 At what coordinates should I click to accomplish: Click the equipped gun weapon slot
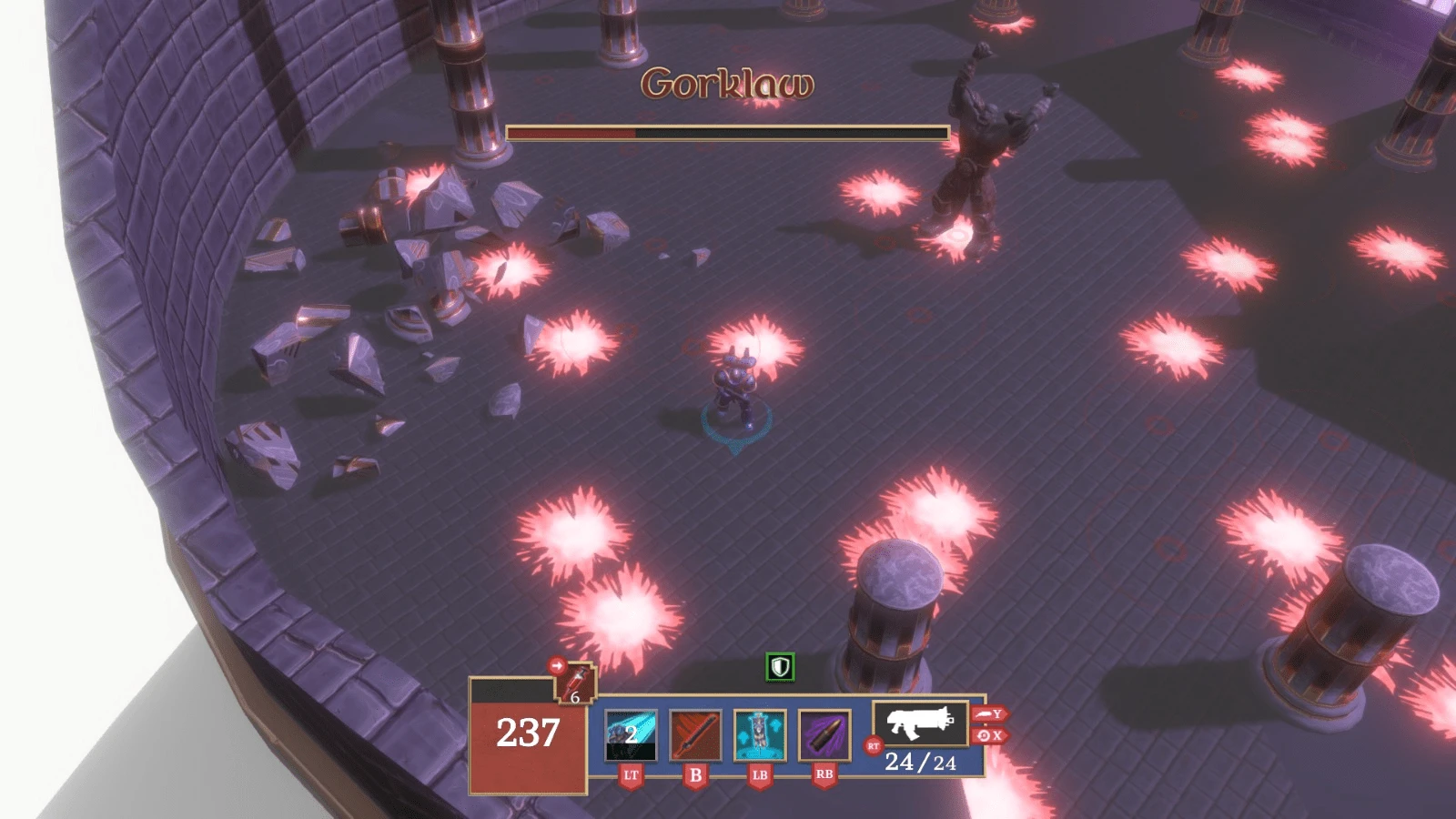920,723
